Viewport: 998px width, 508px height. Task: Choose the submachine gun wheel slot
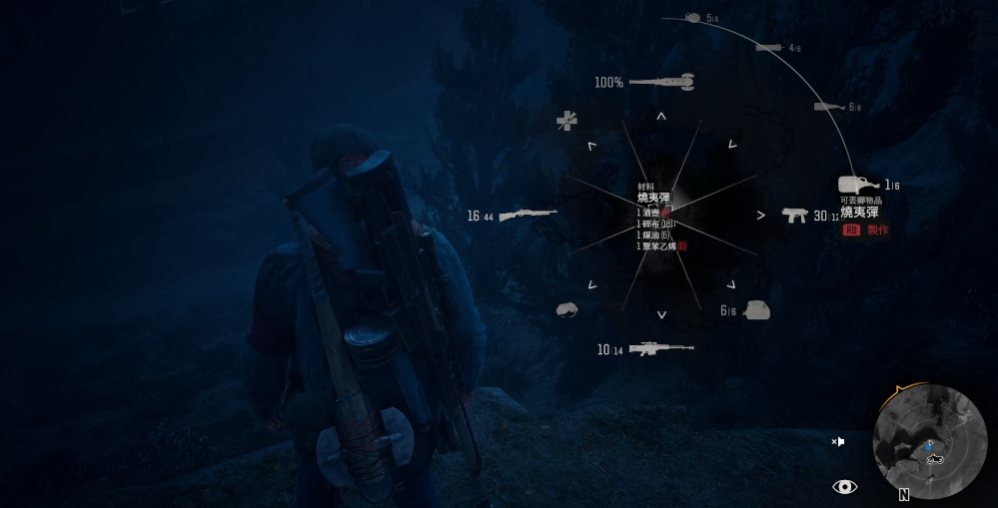pyautogui.click(x=796, y=215)
